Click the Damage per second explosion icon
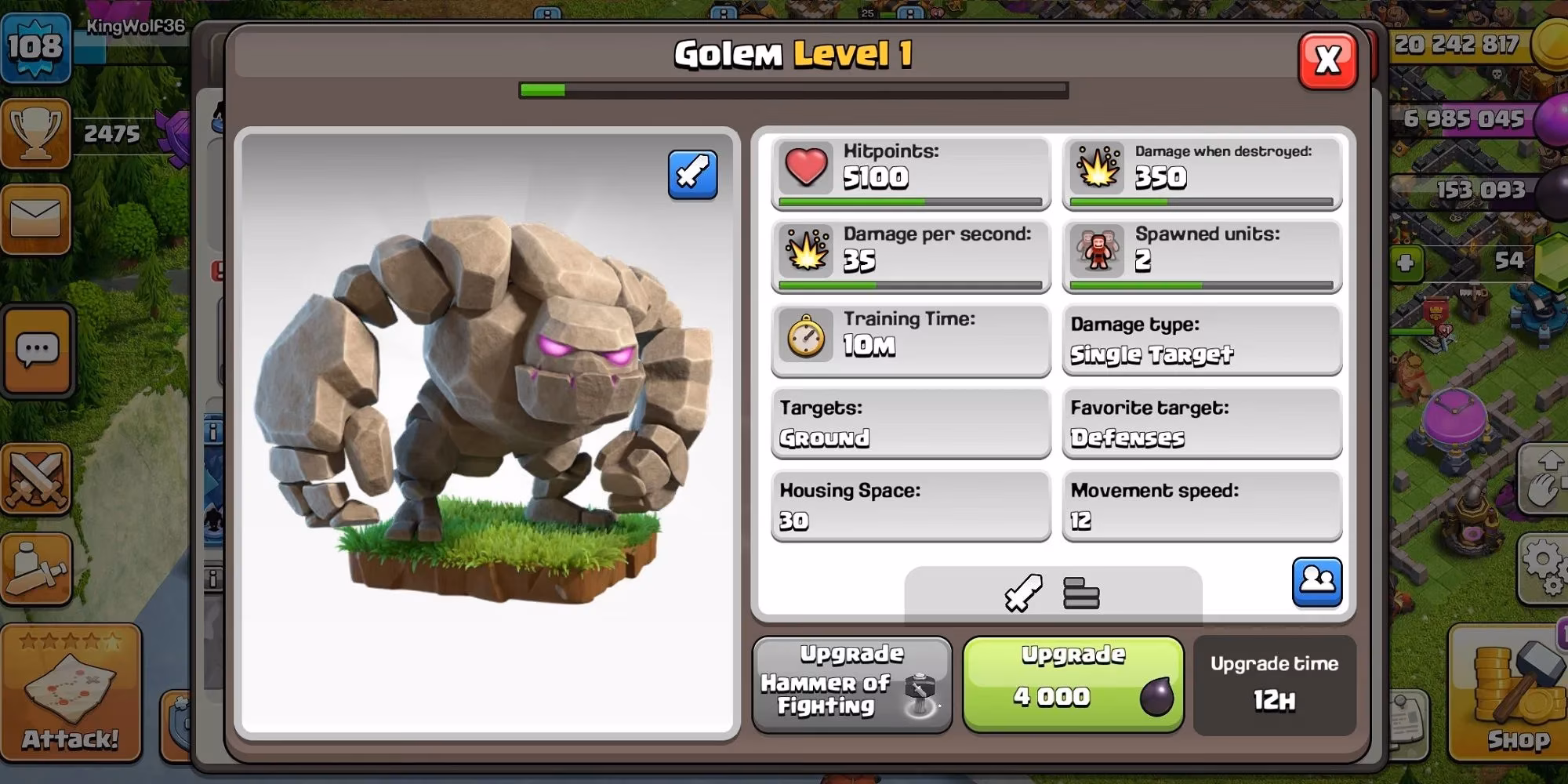This screenshot has width=1568, height=784. [x=807, y=252]
